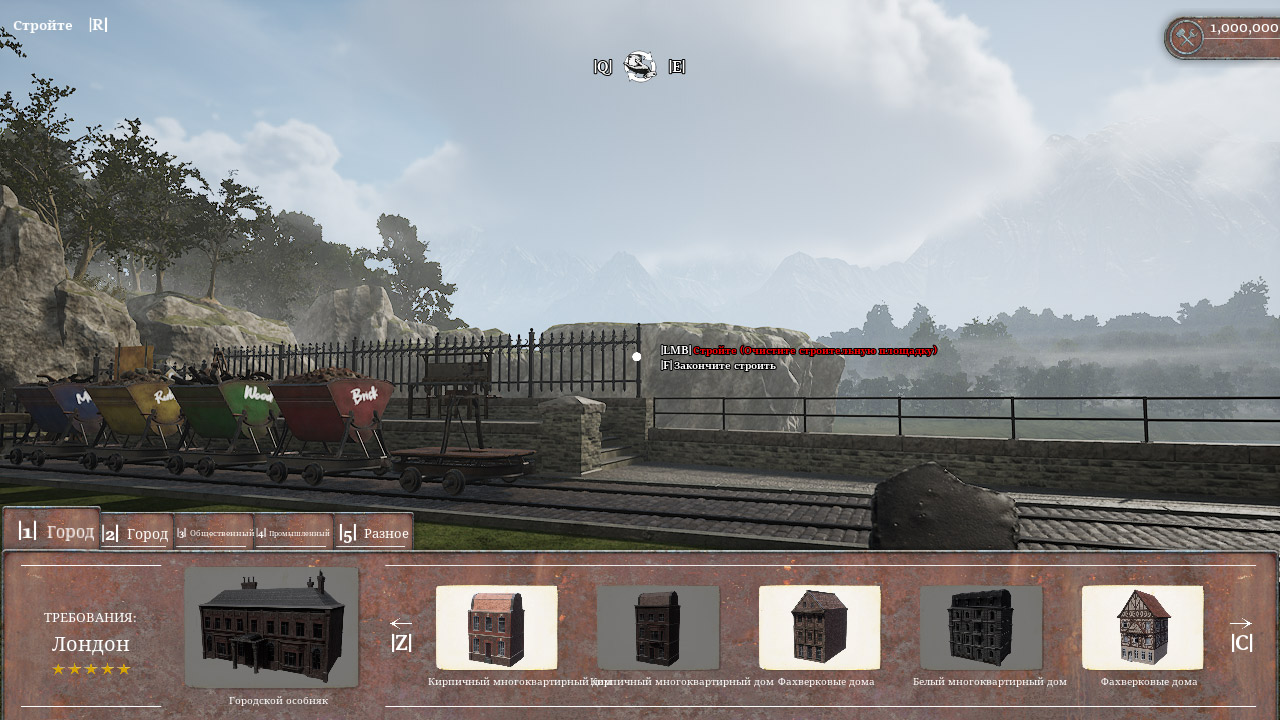
Task: Choose the Белый многоквартирный дом thumbnail
Action: coord(981,628)
